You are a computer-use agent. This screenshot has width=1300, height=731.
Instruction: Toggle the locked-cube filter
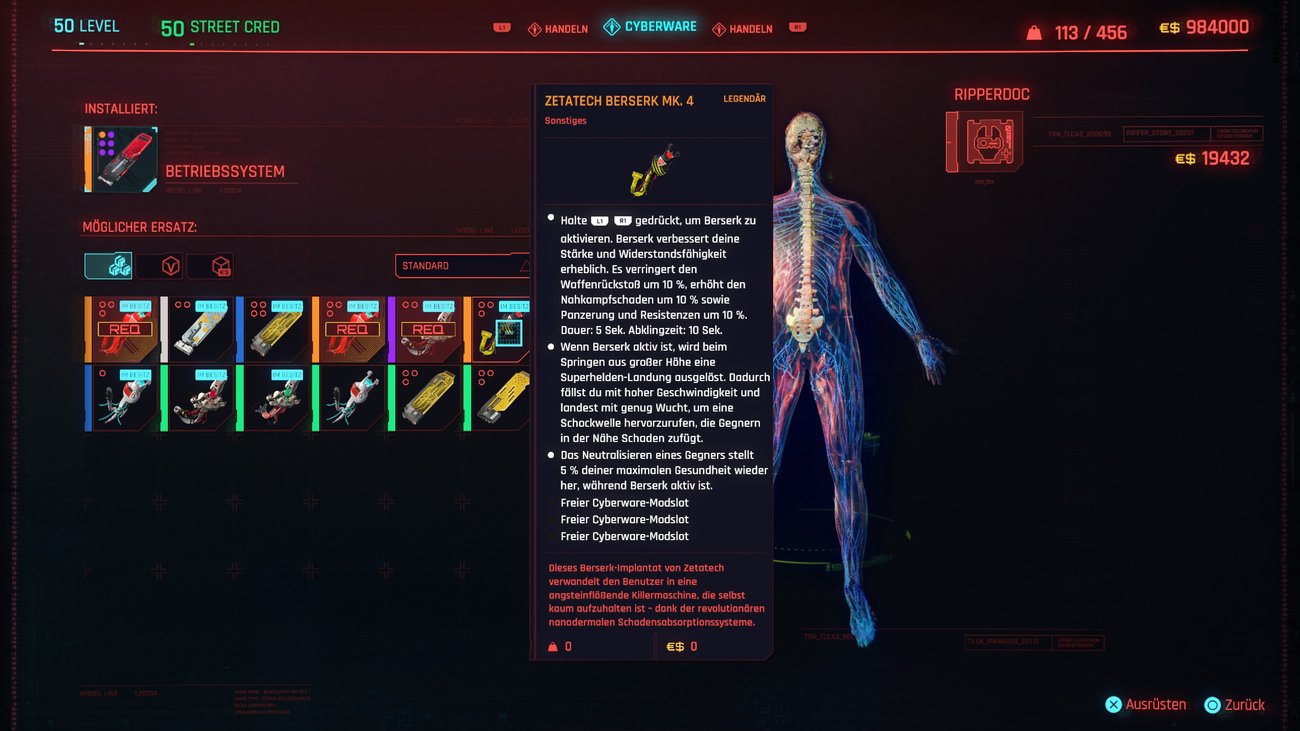coord(219,265)
